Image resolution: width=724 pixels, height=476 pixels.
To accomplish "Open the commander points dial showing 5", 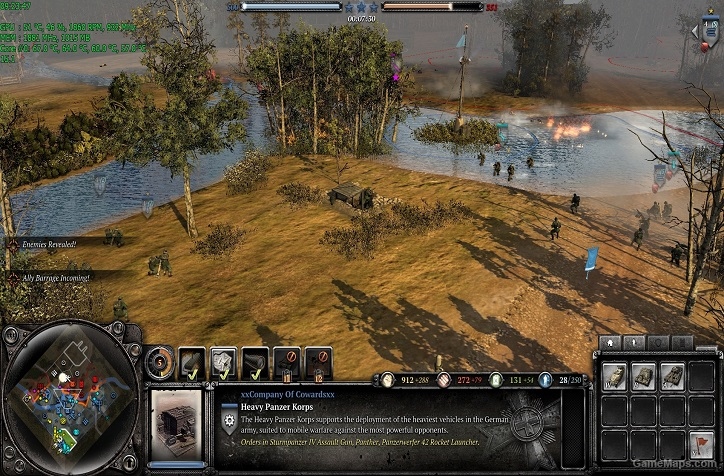I will [x=158, y=361].
